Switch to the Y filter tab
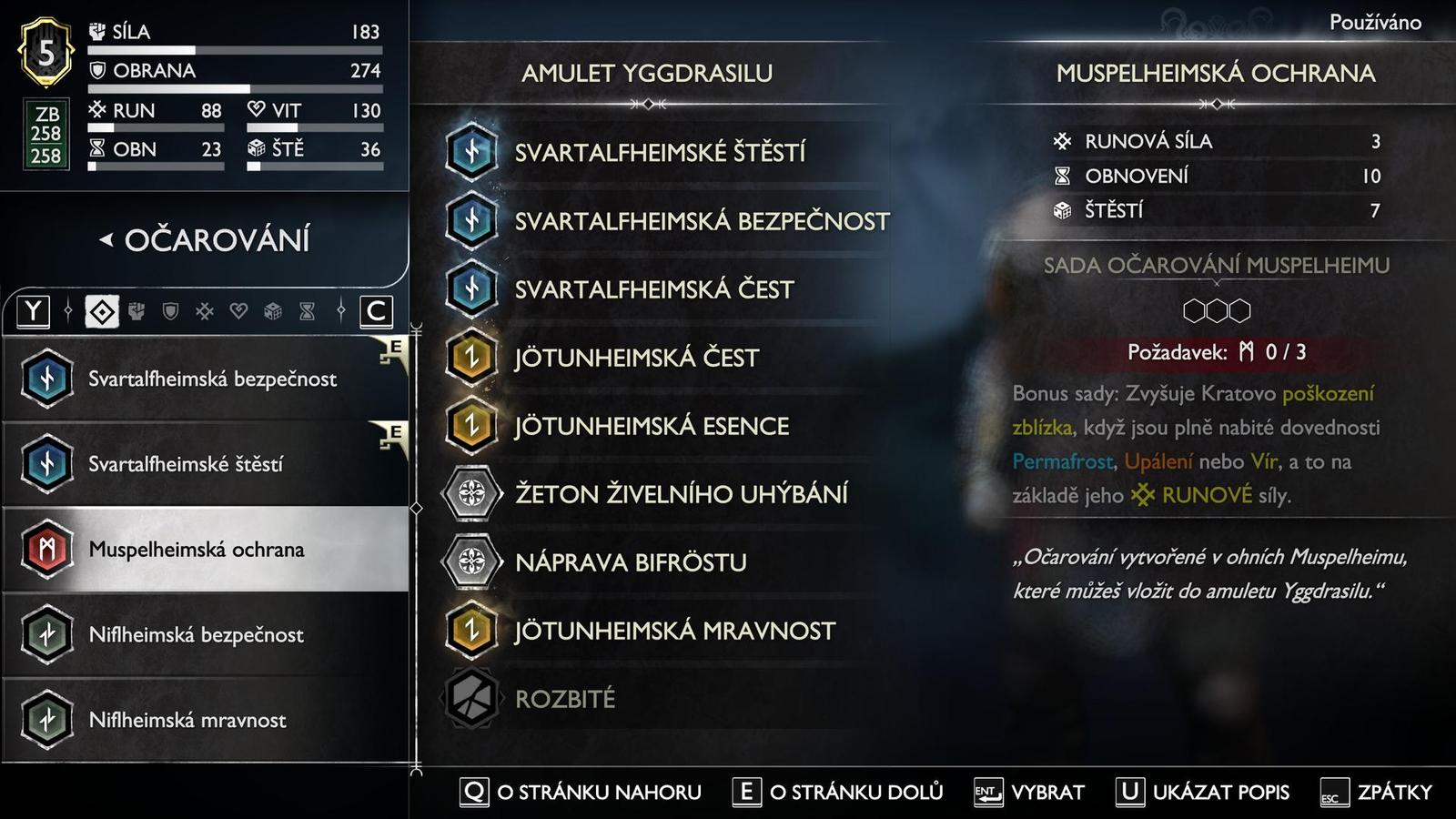Image resolution: width=1456 pixels, height=819 pixels. click(34, 312)
